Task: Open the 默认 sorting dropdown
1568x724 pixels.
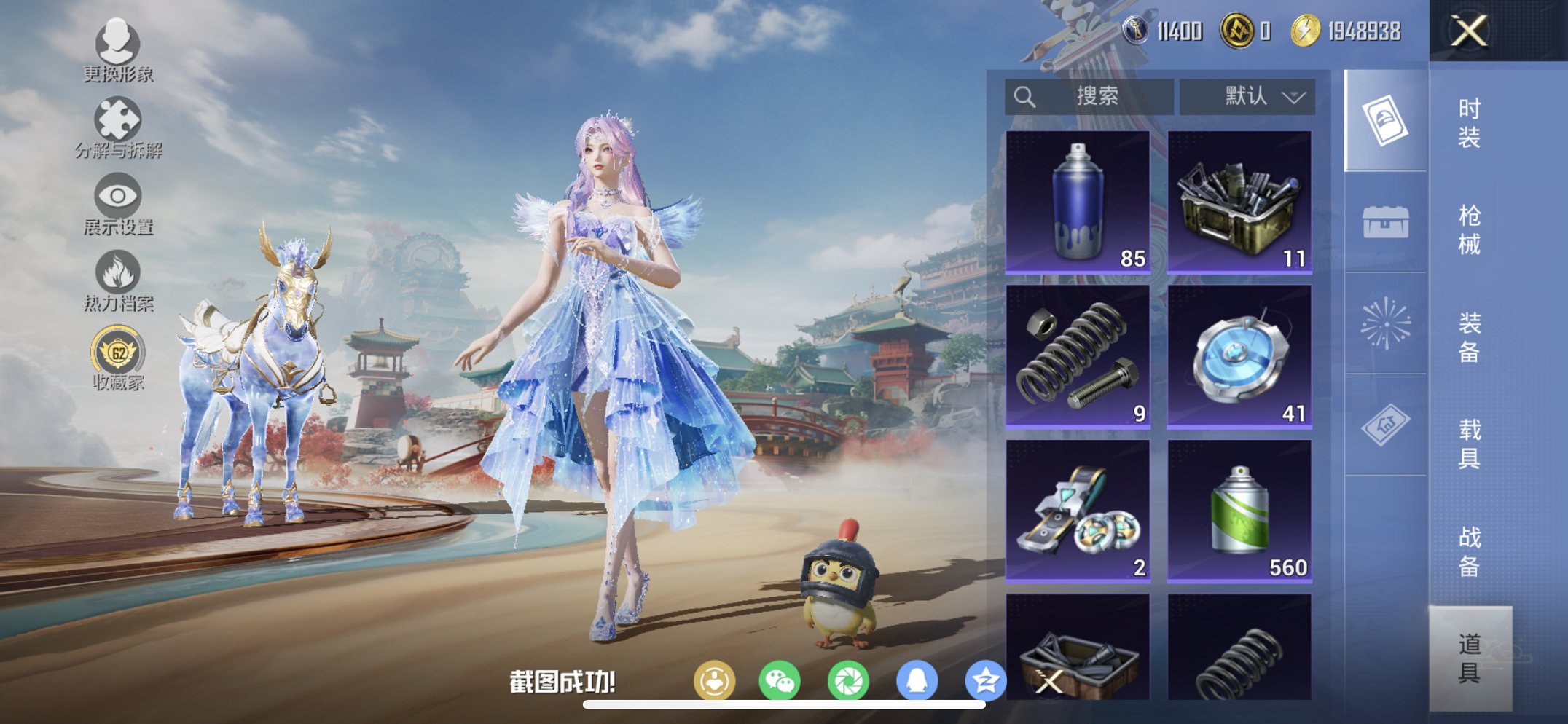Action: (1247, 95)
